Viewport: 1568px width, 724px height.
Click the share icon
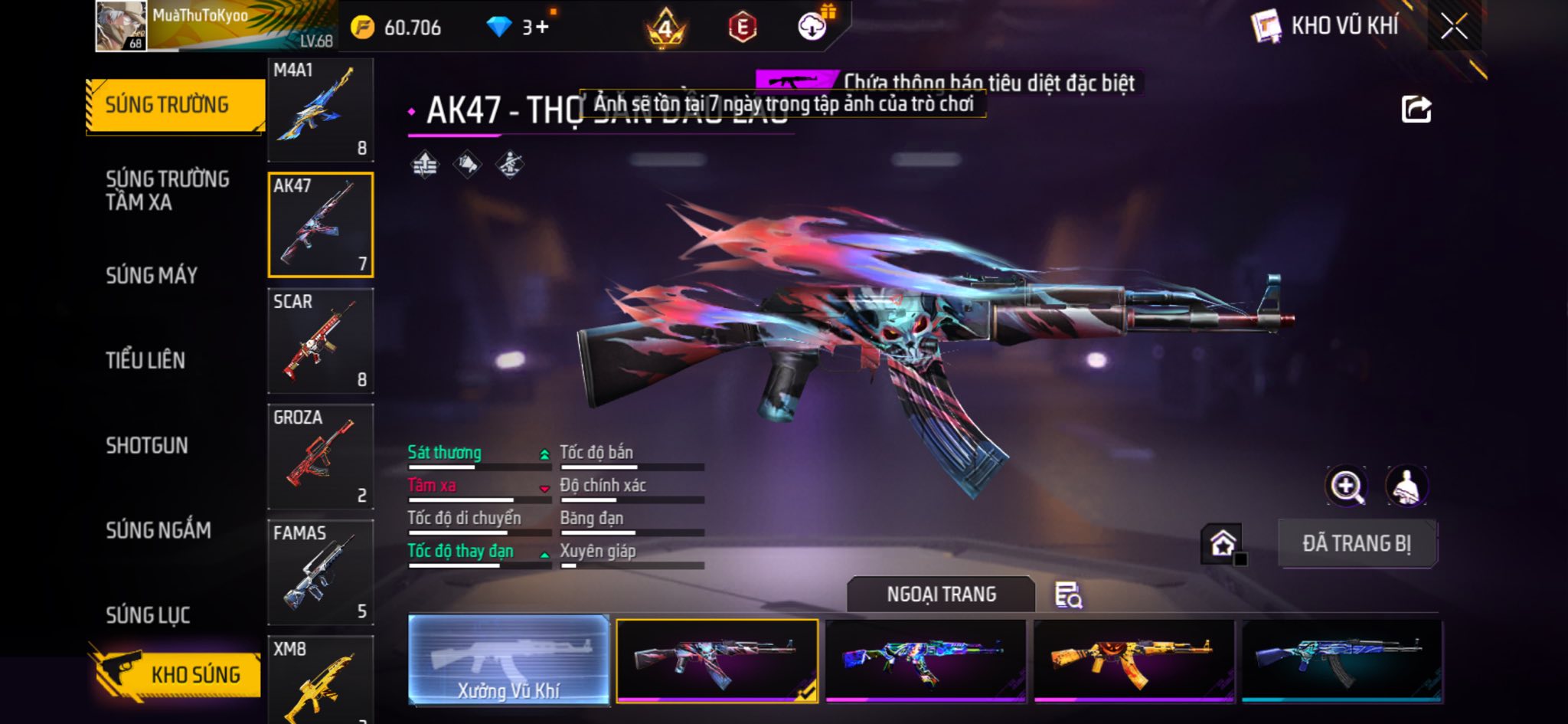pyautogui.click(x=1416, y=109)
